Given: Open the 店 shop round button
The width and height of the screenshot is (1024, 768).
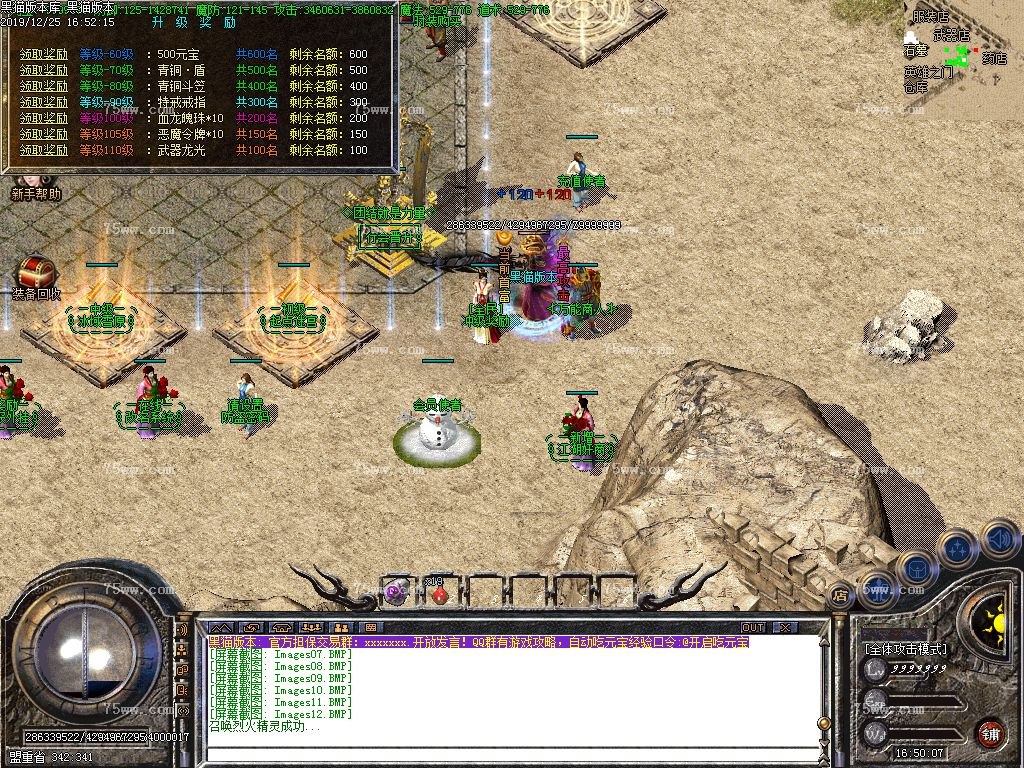Looking at the screenshot, I should 840,593.
